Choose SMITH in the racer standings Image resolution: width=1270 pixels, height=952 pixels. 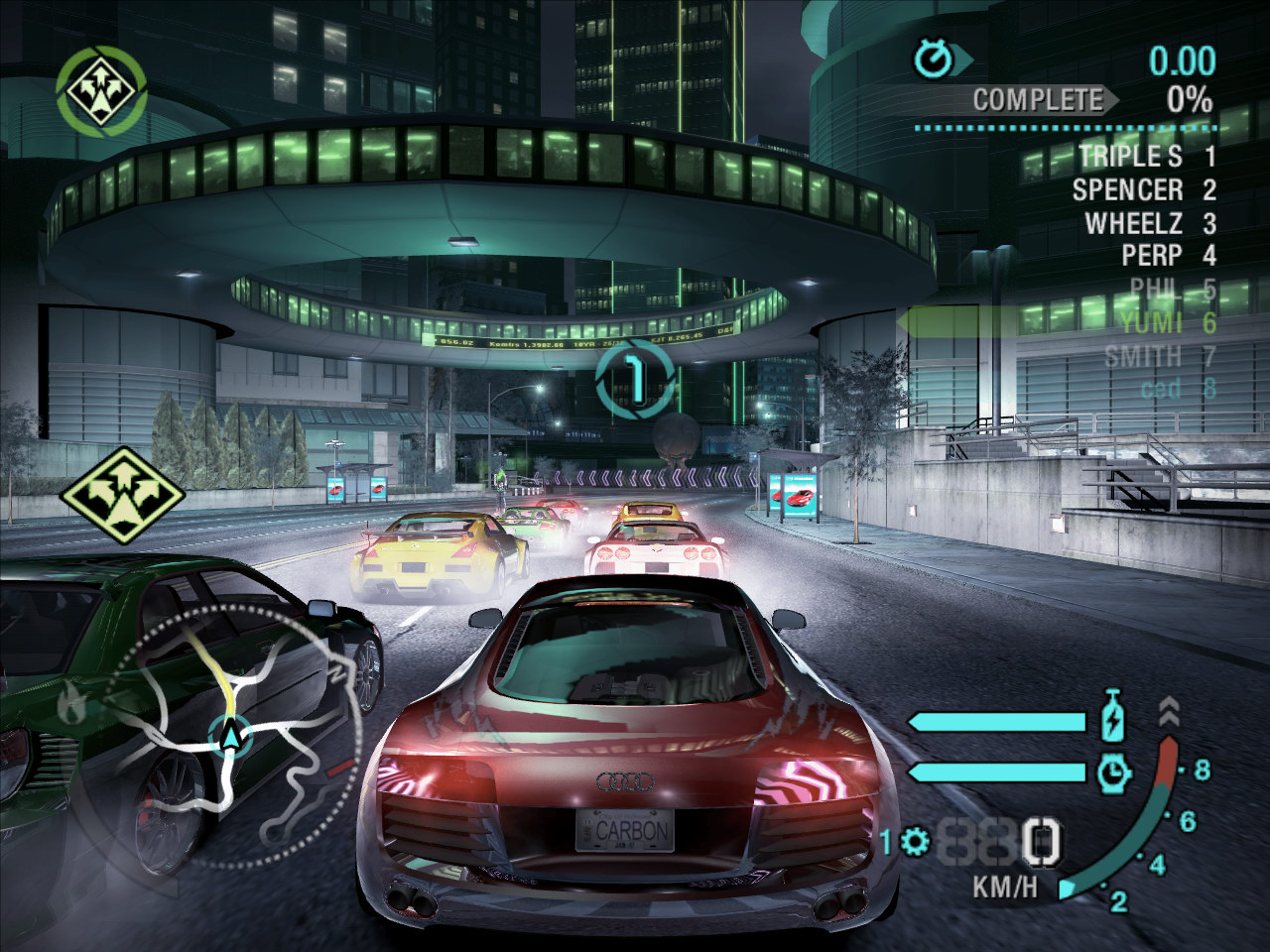(1143, 356)
